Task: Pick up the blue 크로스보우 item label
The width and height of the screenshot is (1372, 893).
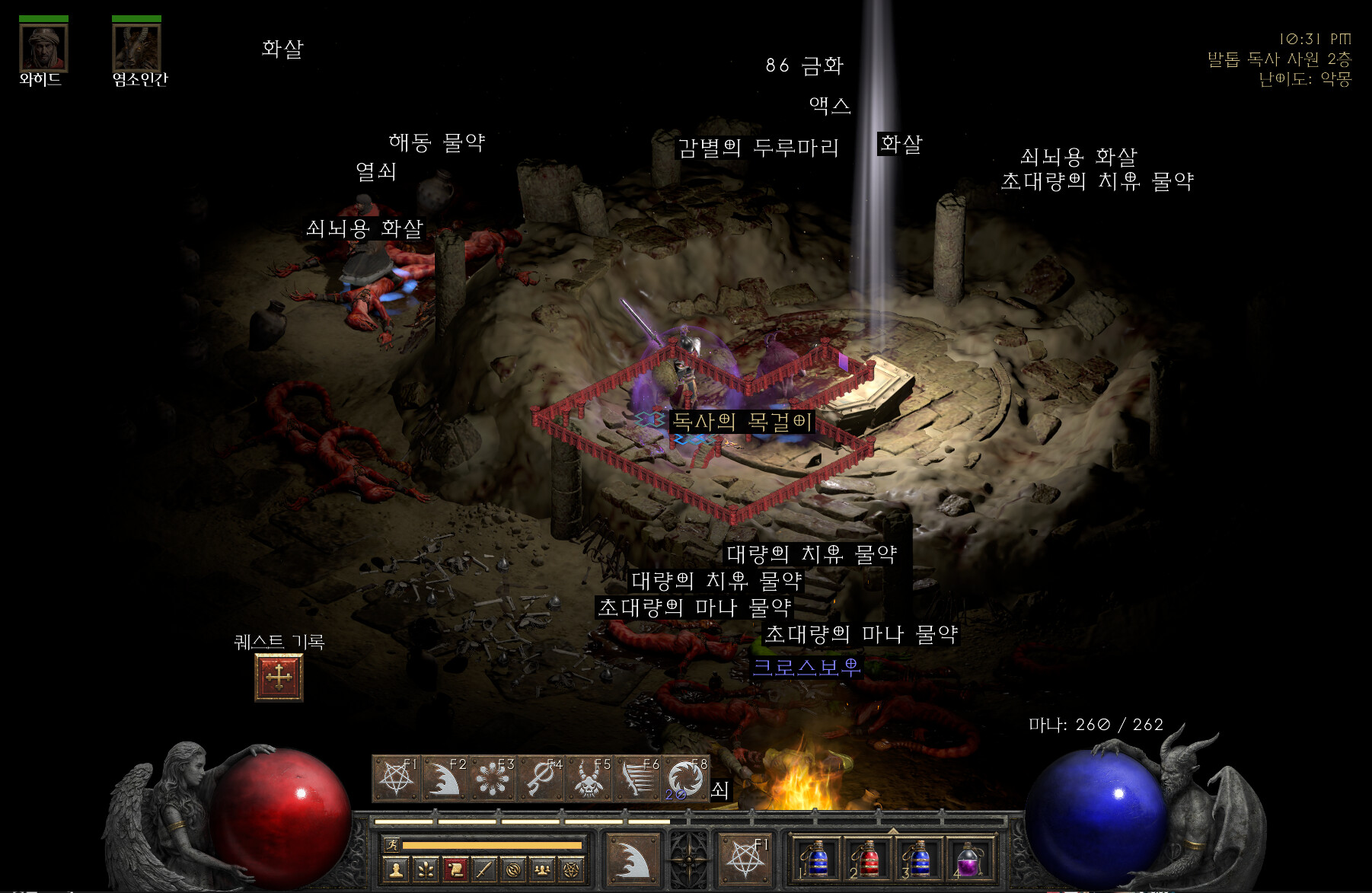Action: coord(806,668)
